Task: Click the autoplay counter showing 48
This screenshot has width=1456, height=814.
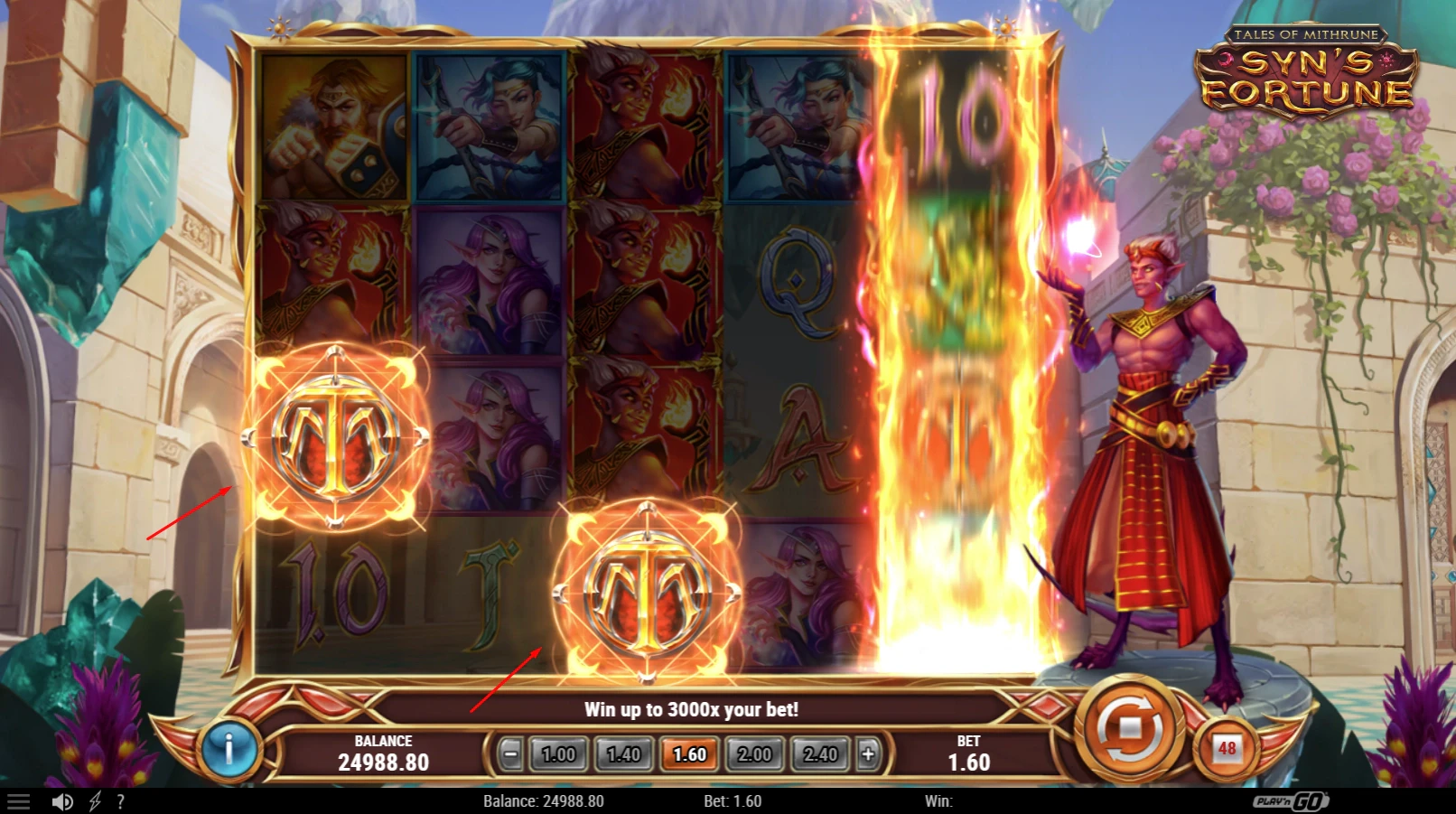Action: tap(1227, 749)
